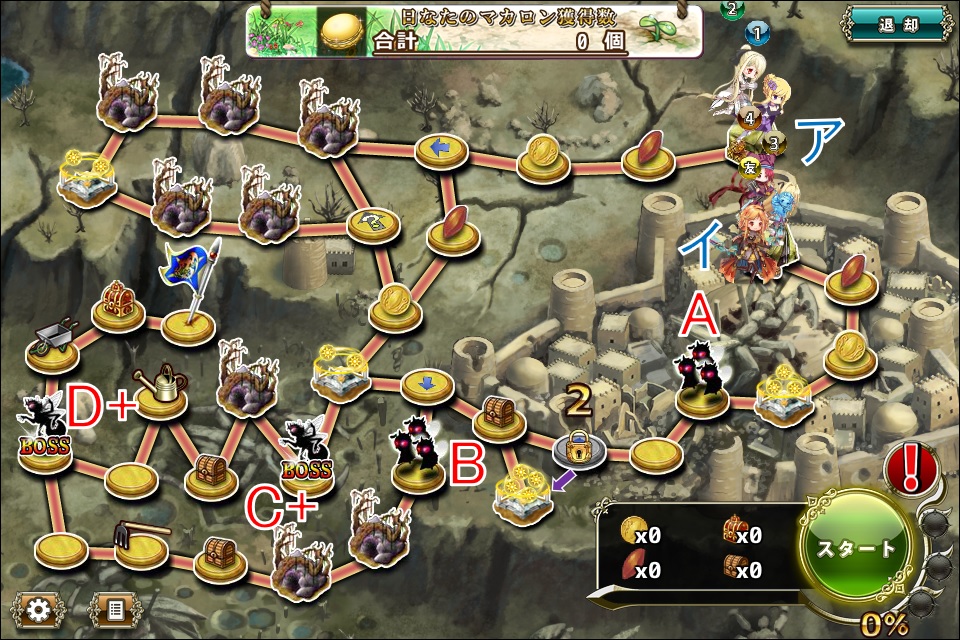Select the question mark map node
Image resolution: width=960 pixels, height=640 pixels.
coord(372,225)
